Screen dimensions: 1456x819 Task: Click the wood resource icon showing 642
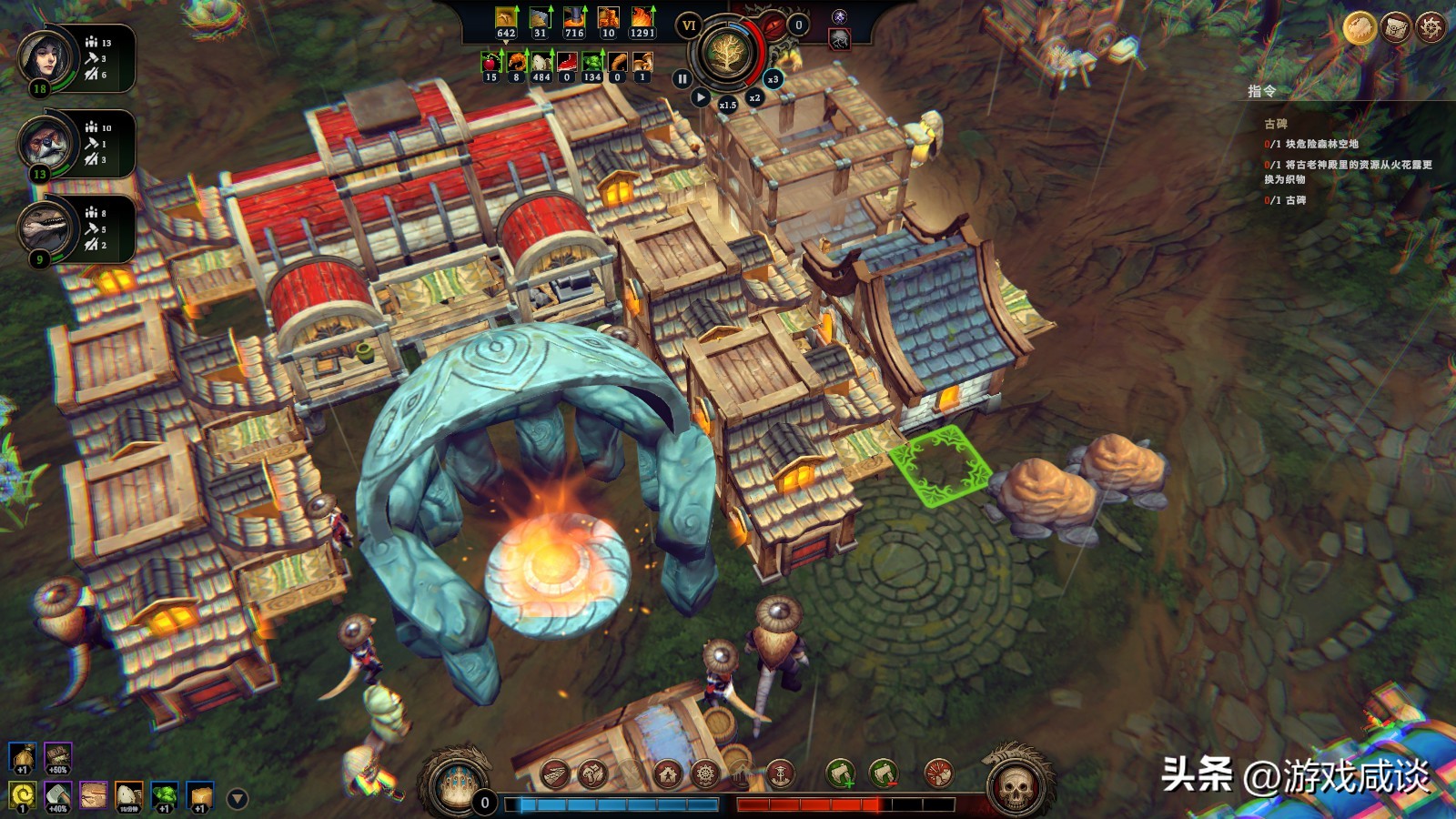(506, 20)
